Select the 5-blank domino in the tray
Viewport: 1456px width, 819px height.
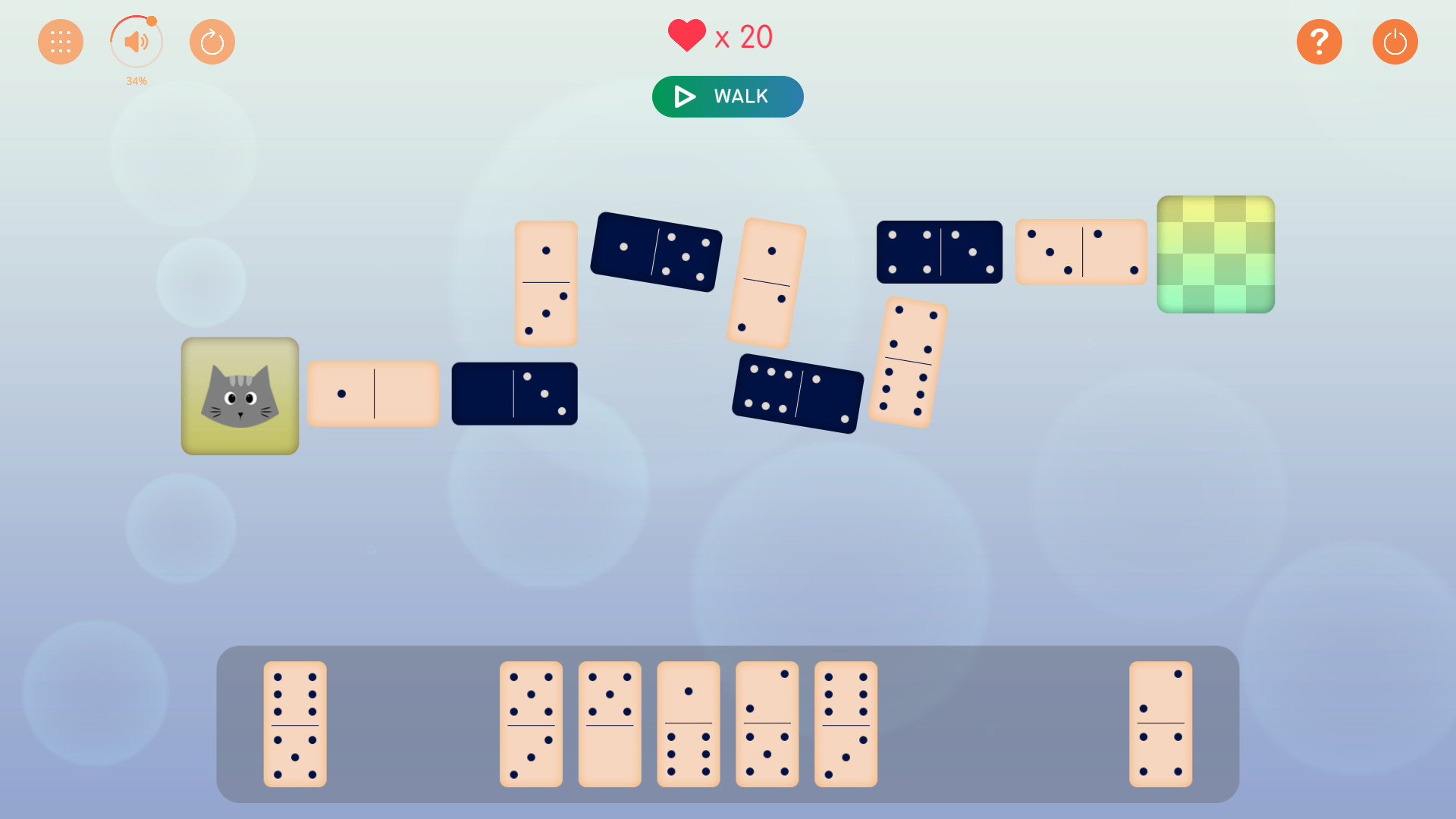(609, 724)
